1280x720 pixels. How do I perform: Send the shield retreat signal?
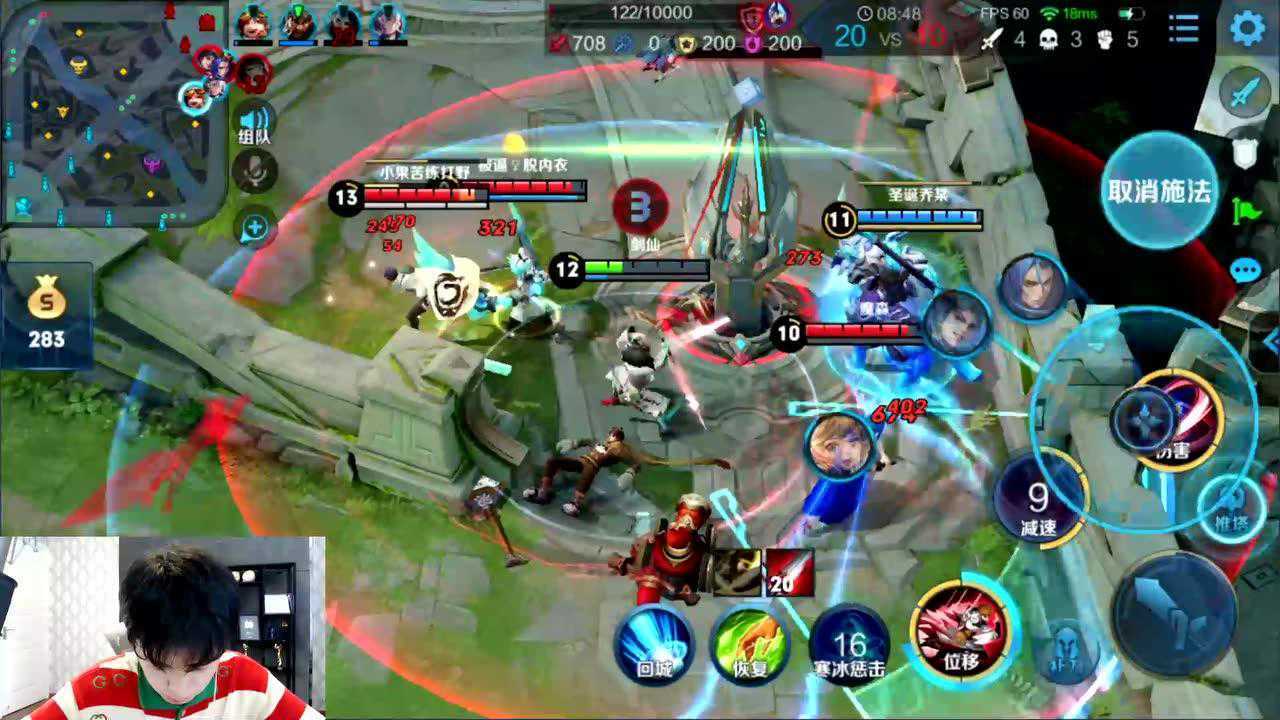click(x=1244, y=152)
